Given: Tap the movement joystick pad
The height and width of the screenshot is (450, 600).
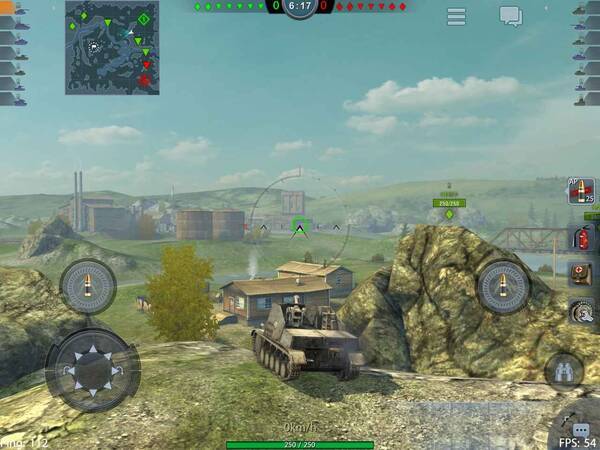Looking at the screenshot, I should point(92,369).
